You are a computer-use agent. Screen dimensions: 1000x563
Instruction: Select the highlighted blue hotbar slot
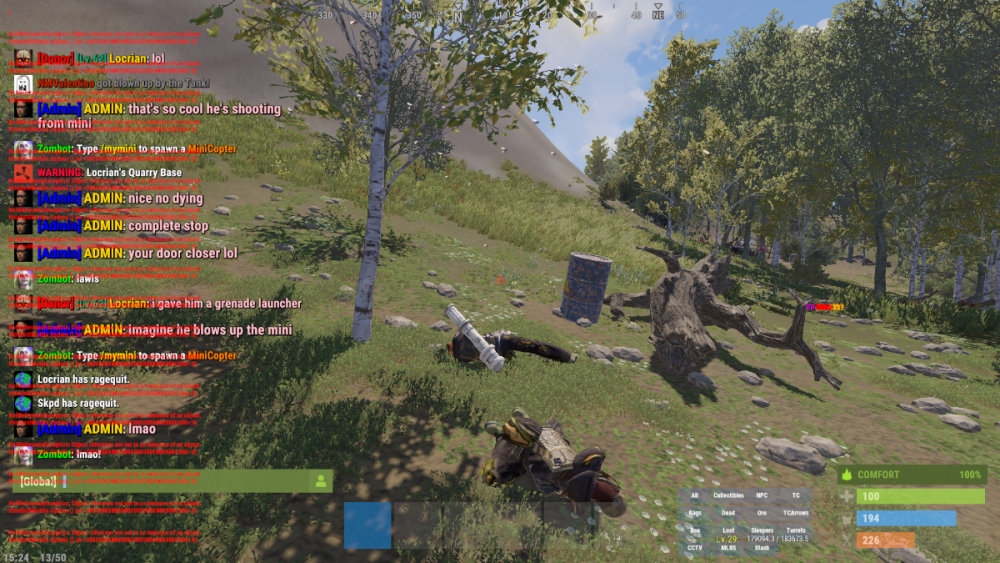click(x=367, y=525)
